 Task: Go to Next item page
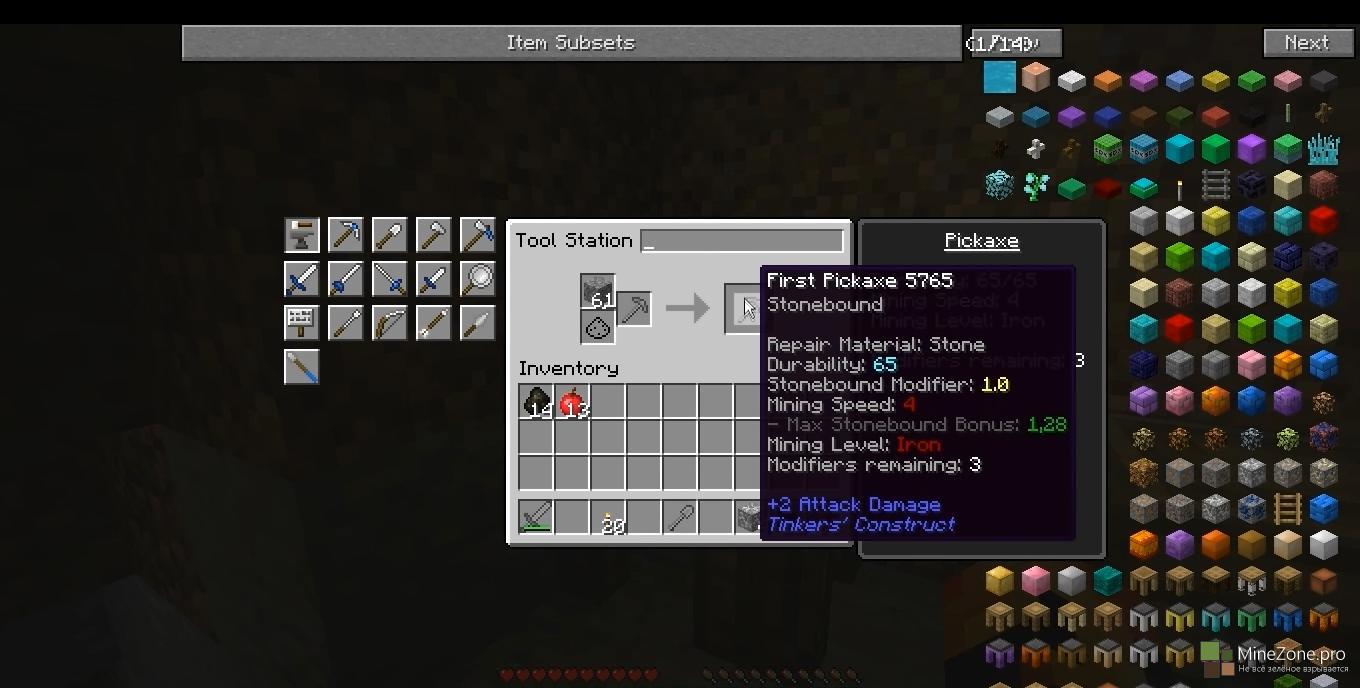[1306, 43]
